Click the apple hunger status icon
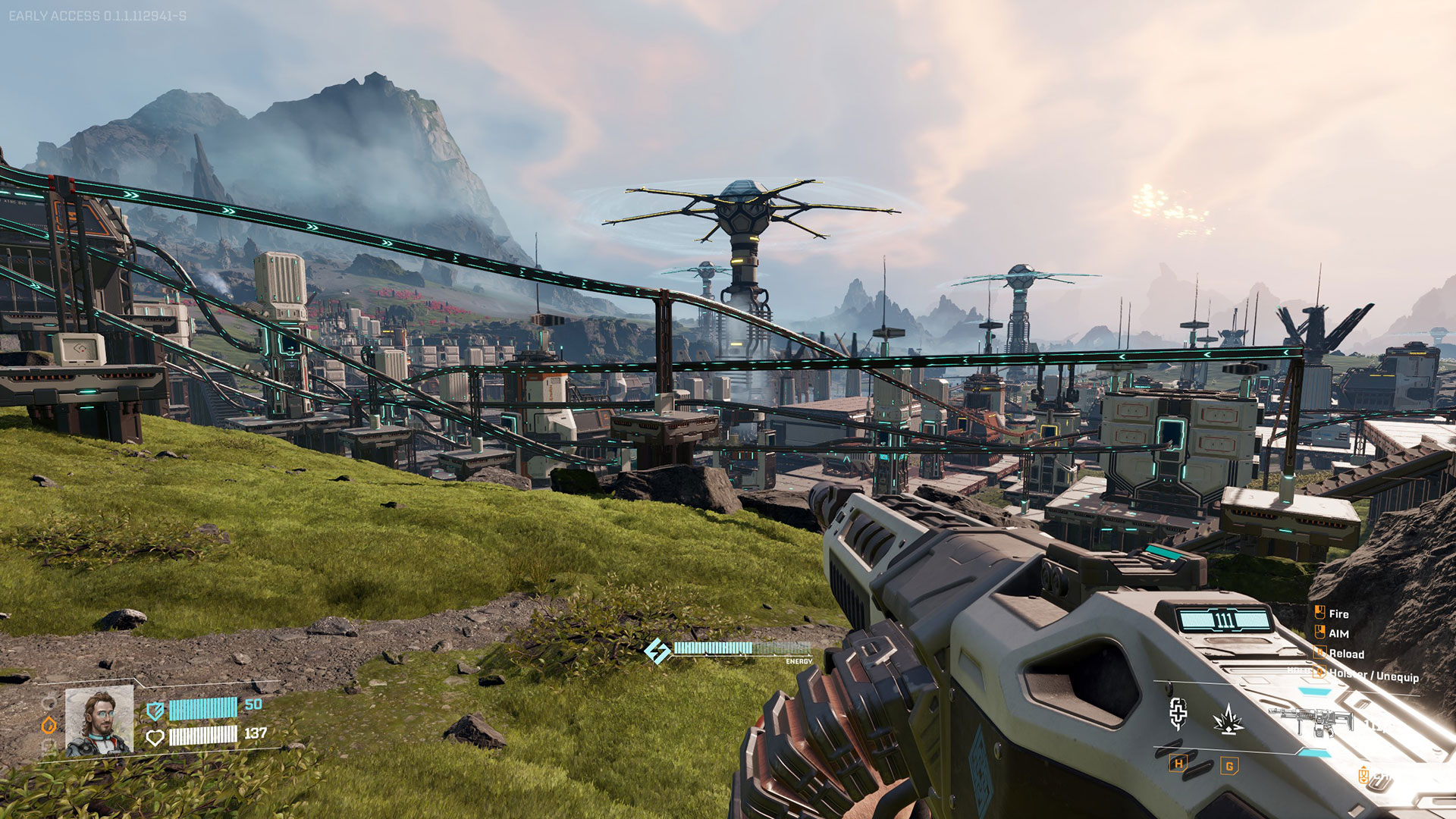Image resolution: width=1456 pixels, height=819 pixels. pos(49,703)
